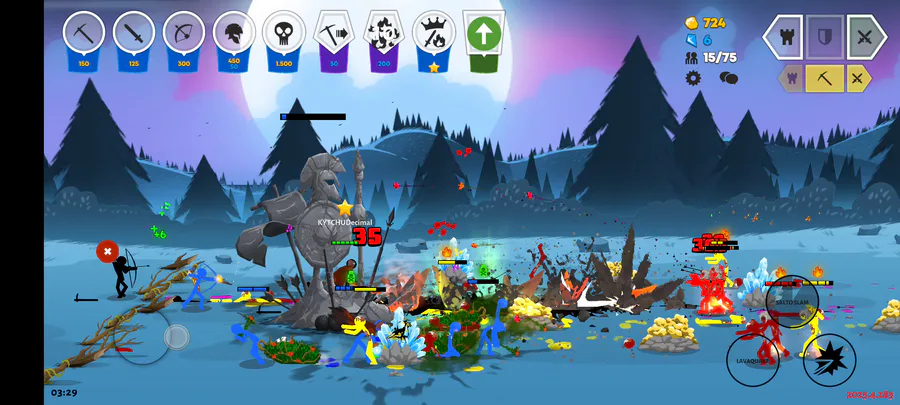Set miners to attack with the small crossed-swords button

tap(858, 78)
